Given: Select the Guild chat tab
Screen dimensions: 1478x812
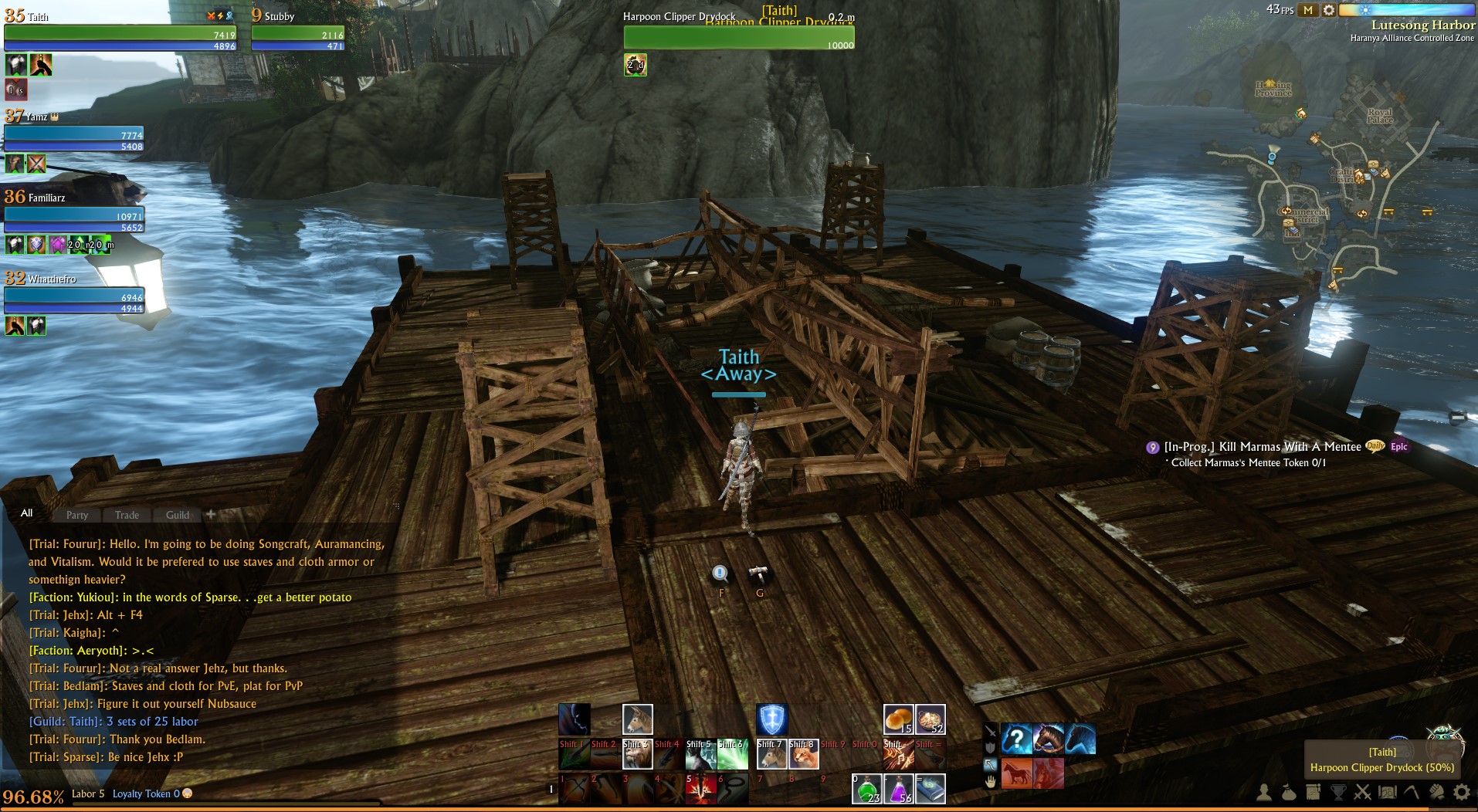Looking at the screenshot, I should click(177, 515).
